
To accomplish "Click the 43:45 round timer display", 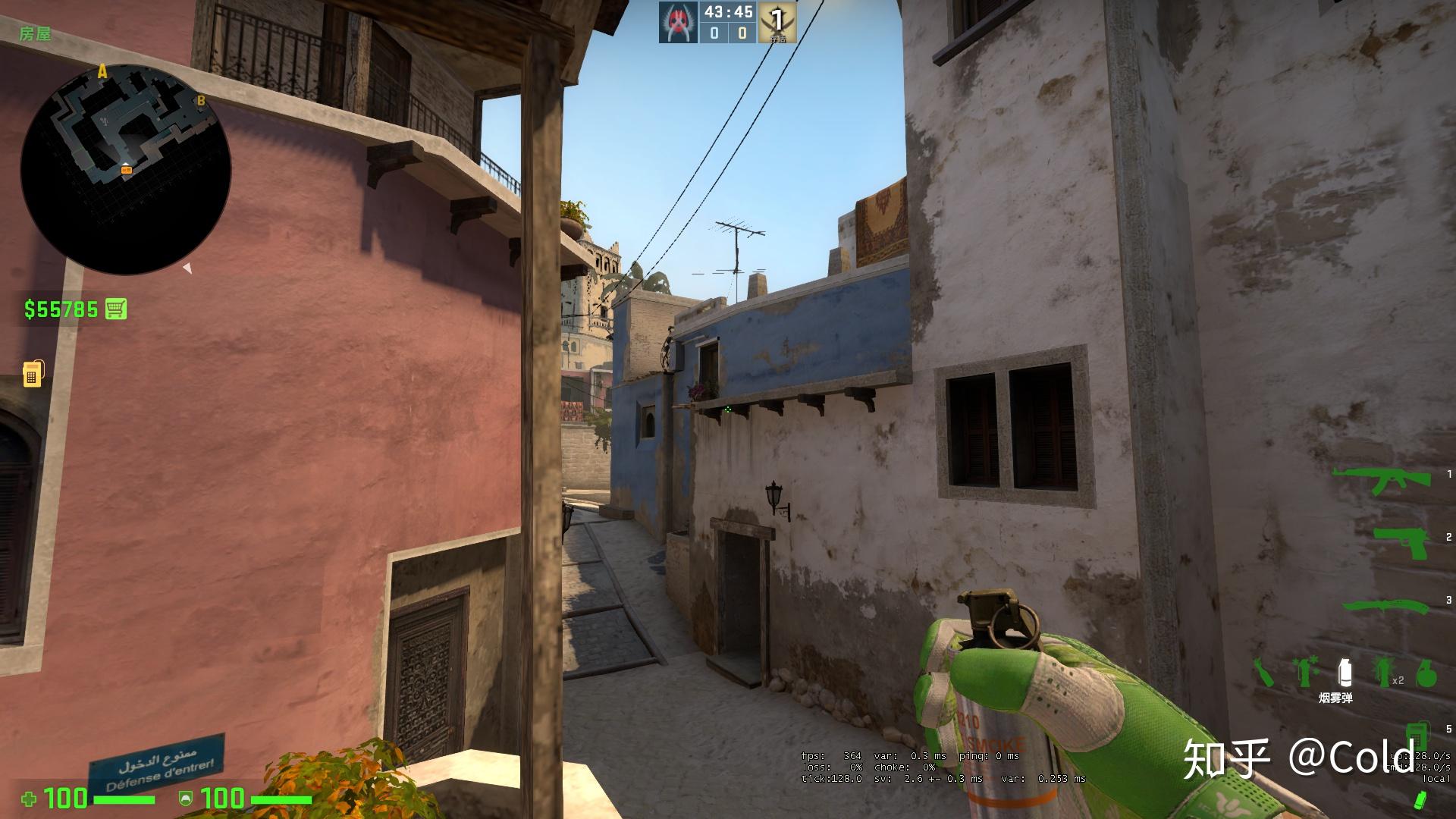I will coord(728,11).
